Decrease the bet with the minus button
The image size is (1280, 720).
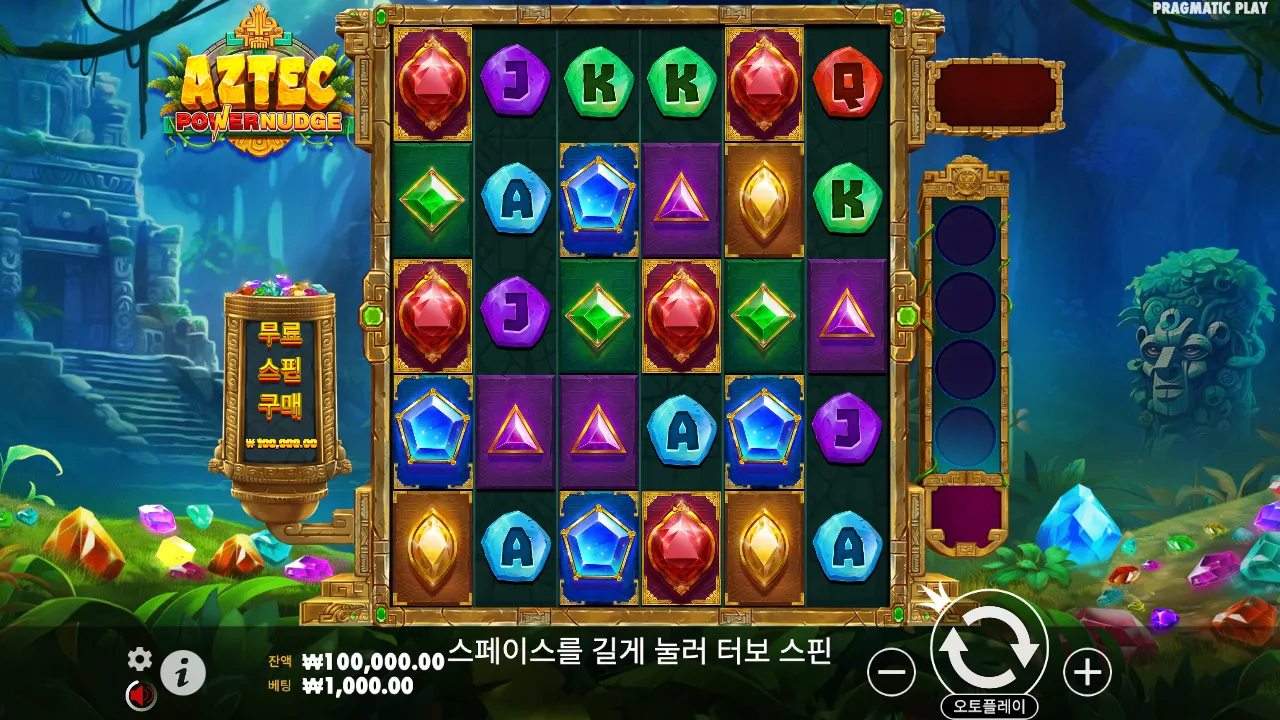[x=891, y=672]
